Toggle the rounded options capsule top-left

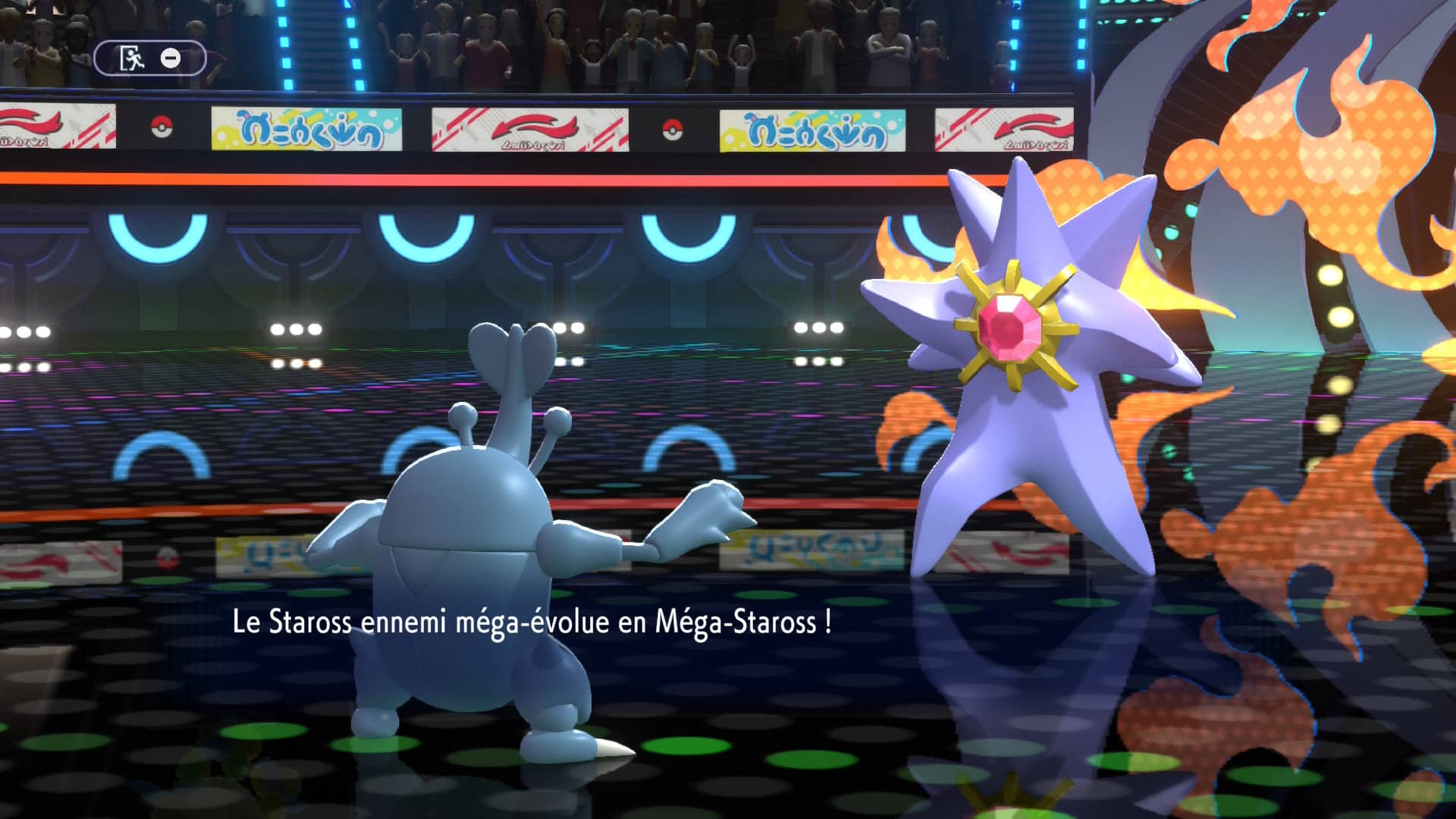click(149, 57)
